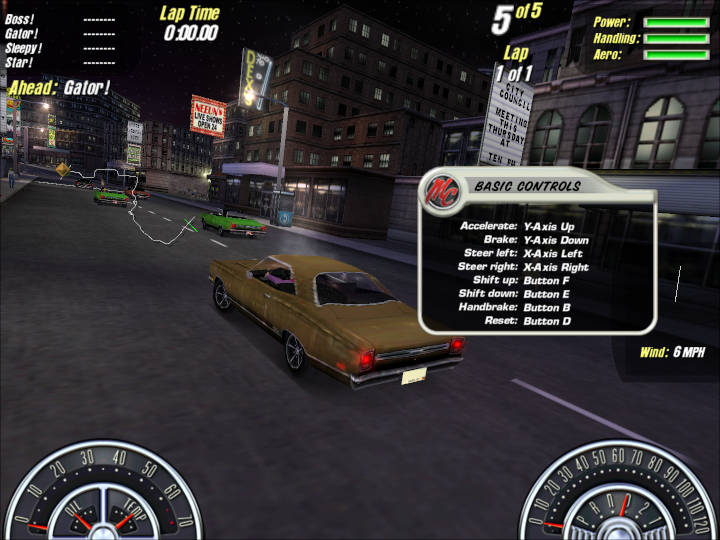Select the Basic Controls panel header
Viewport: 720px width, 540px height.
(x=527, y=186)
